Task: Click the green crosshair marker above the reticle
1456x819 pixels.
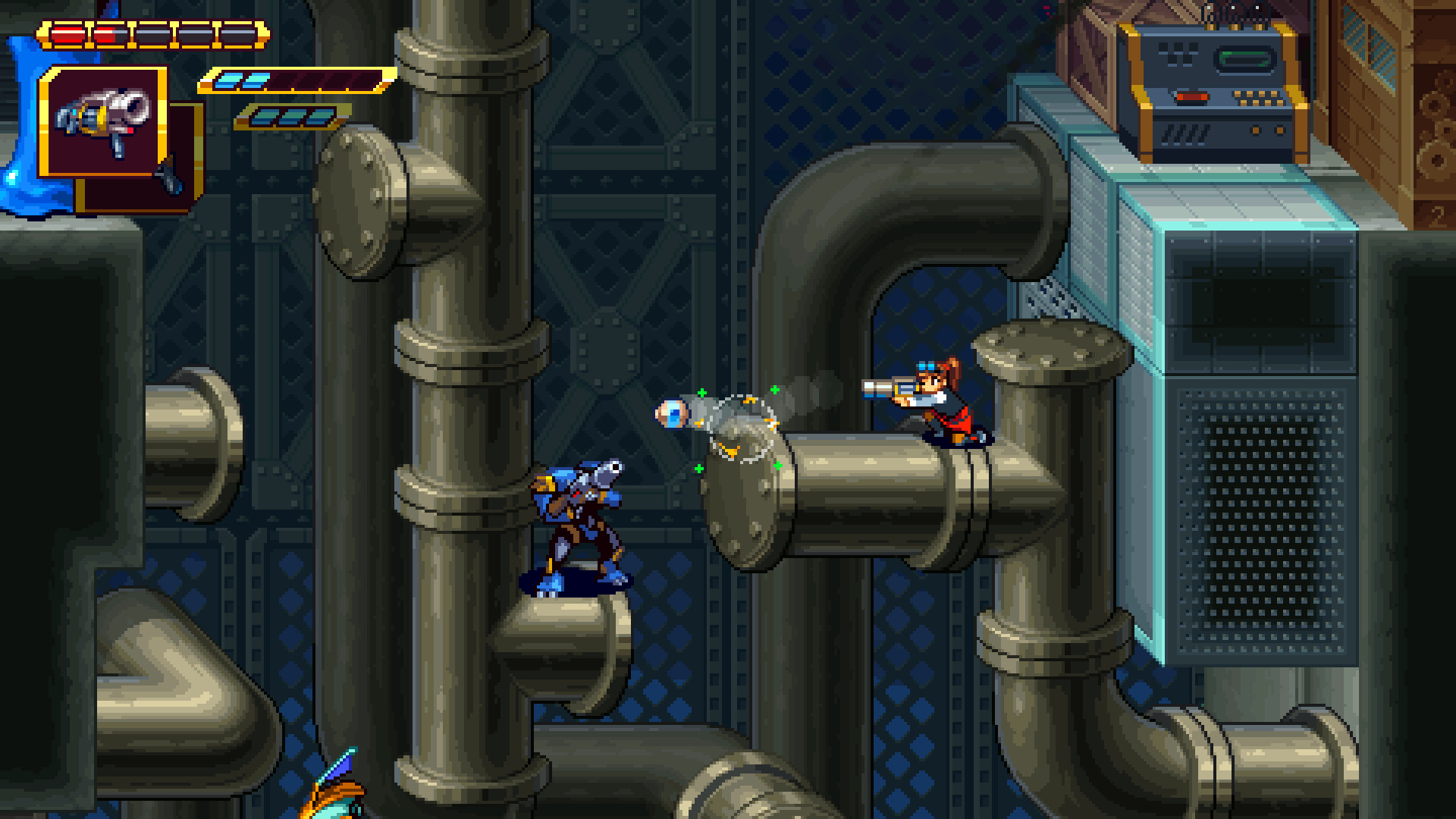Action: (x=774, y=389)
